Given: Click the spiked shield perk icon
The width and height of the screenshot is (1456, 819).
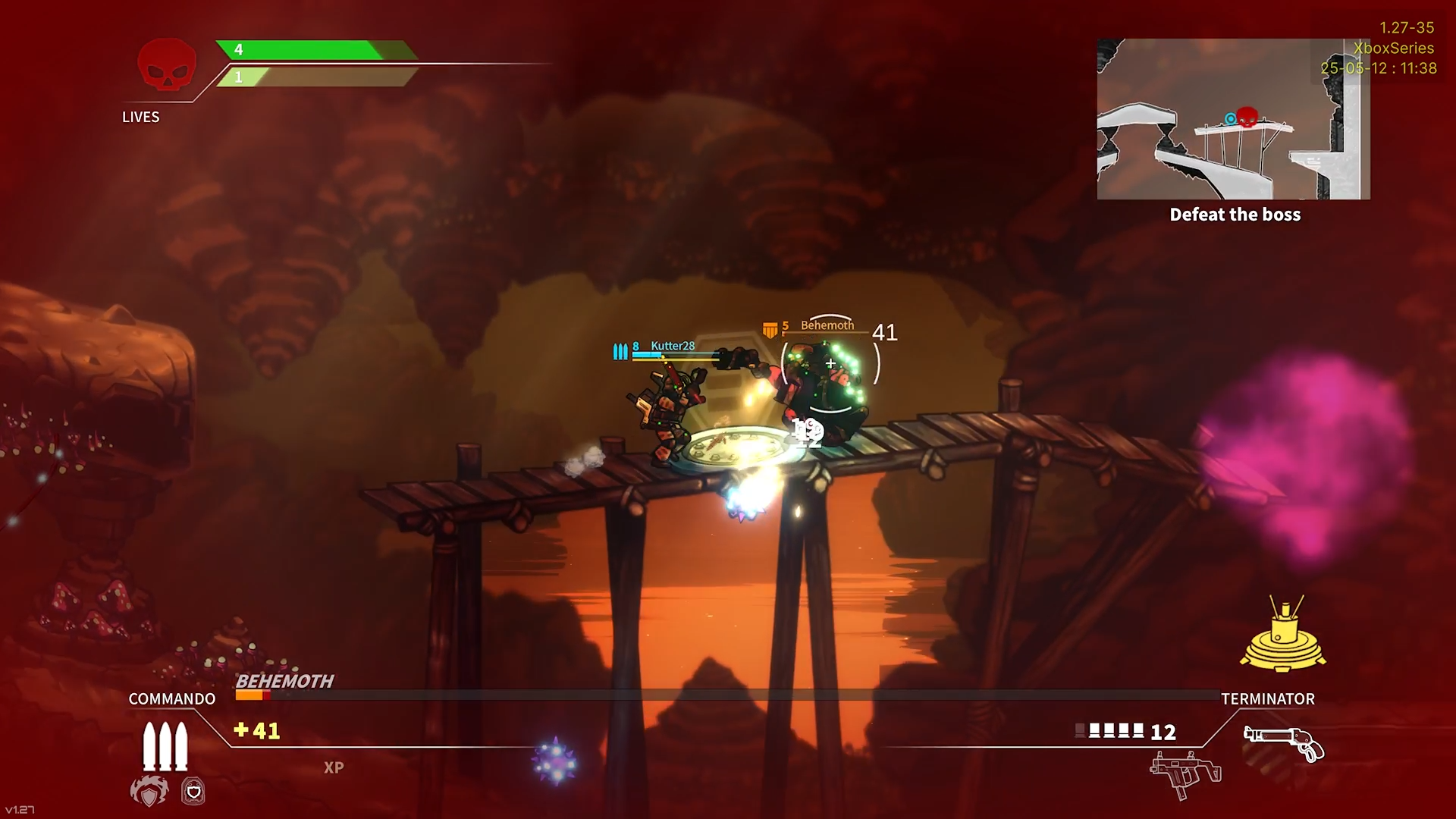Looking at the screenshot, I should coord(149,792).
